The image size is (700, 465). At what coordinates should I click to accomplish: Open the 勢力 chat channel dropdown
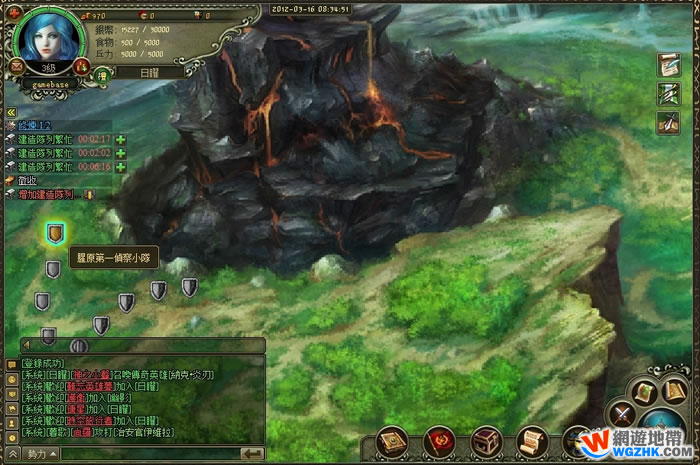click(38, 454)
